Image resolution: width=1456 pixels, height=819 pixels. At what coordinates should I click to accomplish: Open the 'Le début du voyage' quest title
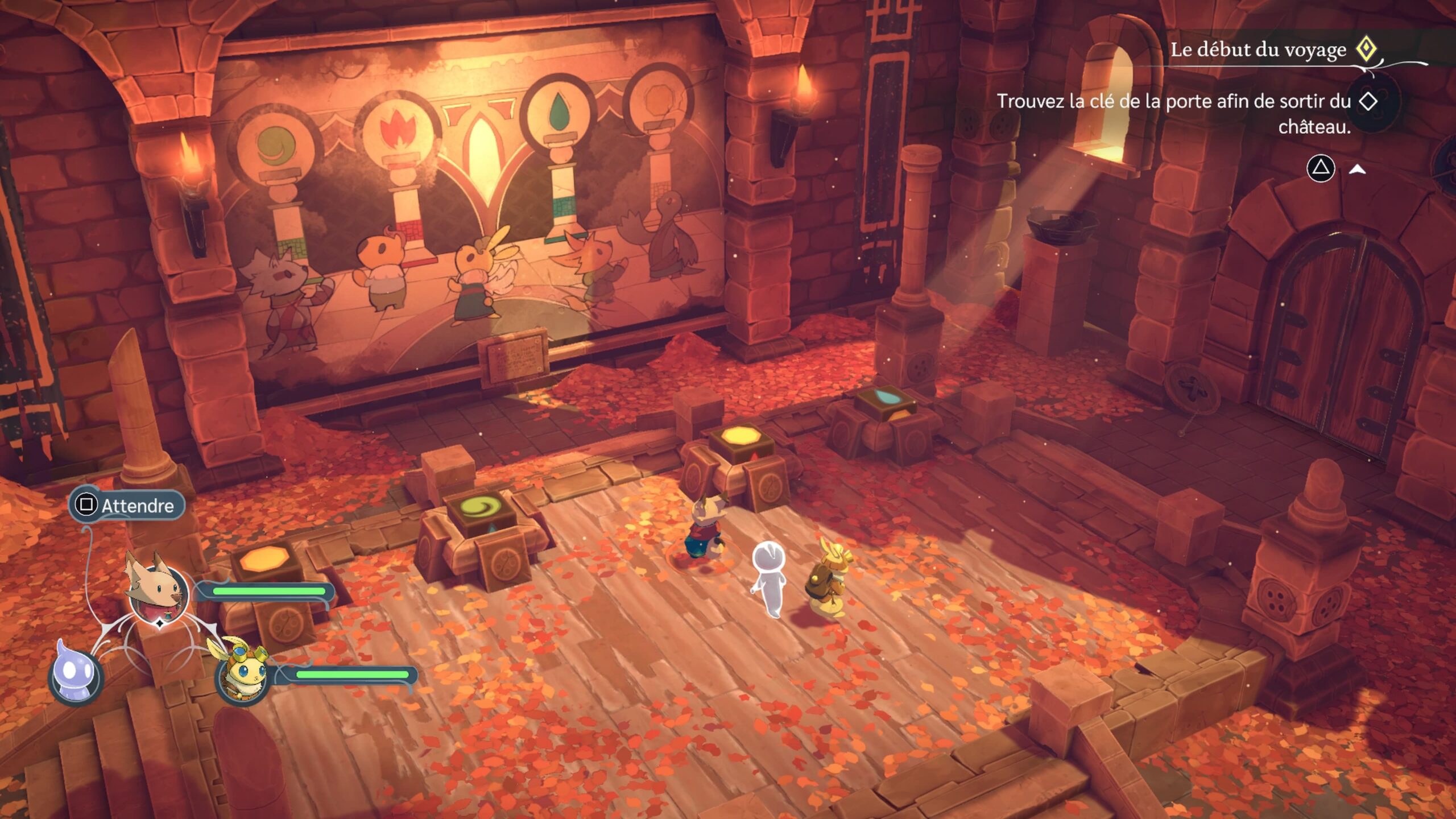1258,50
